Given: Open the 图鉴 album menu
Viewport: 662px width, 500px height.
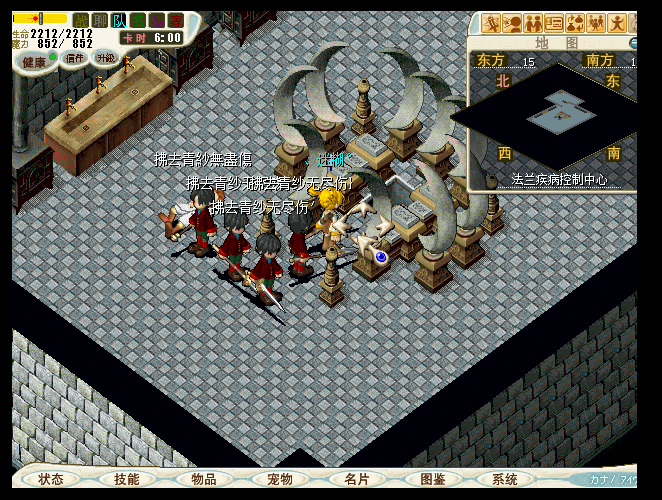Looking at the screenshot, I should [x=433, y=479].
